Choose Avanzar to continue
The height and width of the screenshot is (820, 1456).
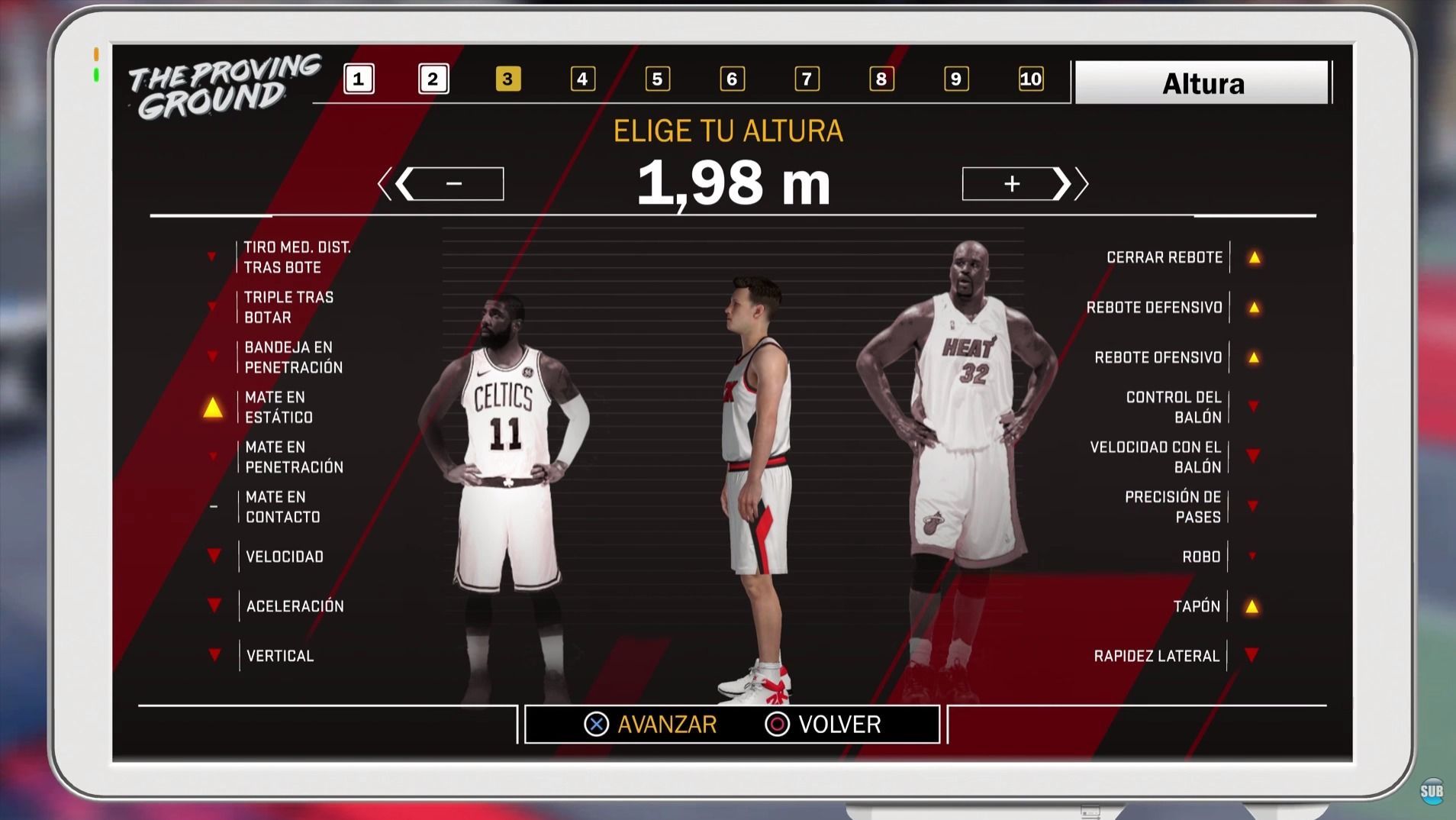coord(651,724)
